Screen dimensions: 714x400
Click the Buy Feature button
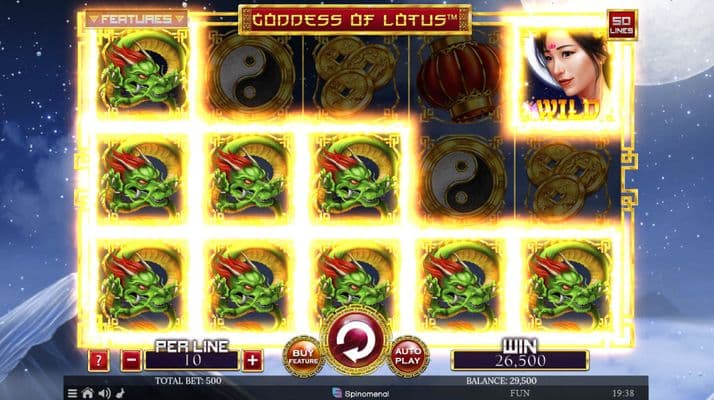pyautogui.click(x=303, y=357)
